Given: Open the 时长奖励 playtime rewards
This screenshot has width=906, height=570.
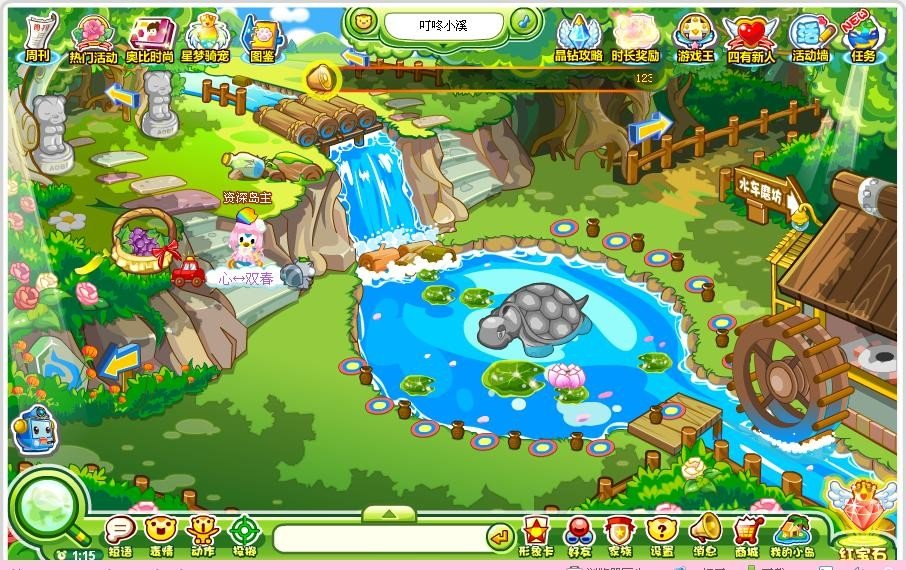Looking at the screenshot, I should pos(635,38).
